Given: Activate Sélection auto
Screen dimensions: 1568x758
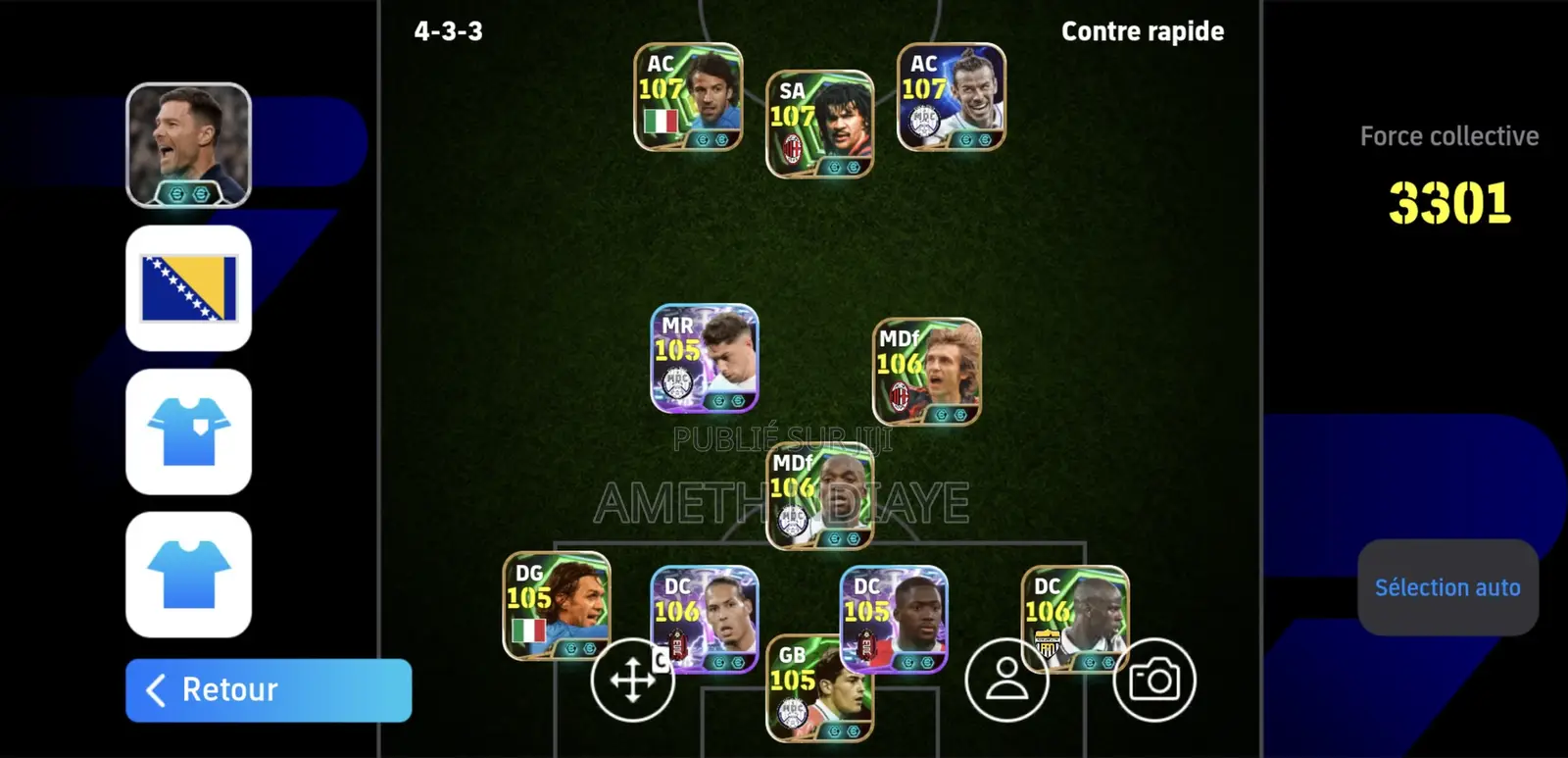Looking at the screenshot, I should [1447, 587].
